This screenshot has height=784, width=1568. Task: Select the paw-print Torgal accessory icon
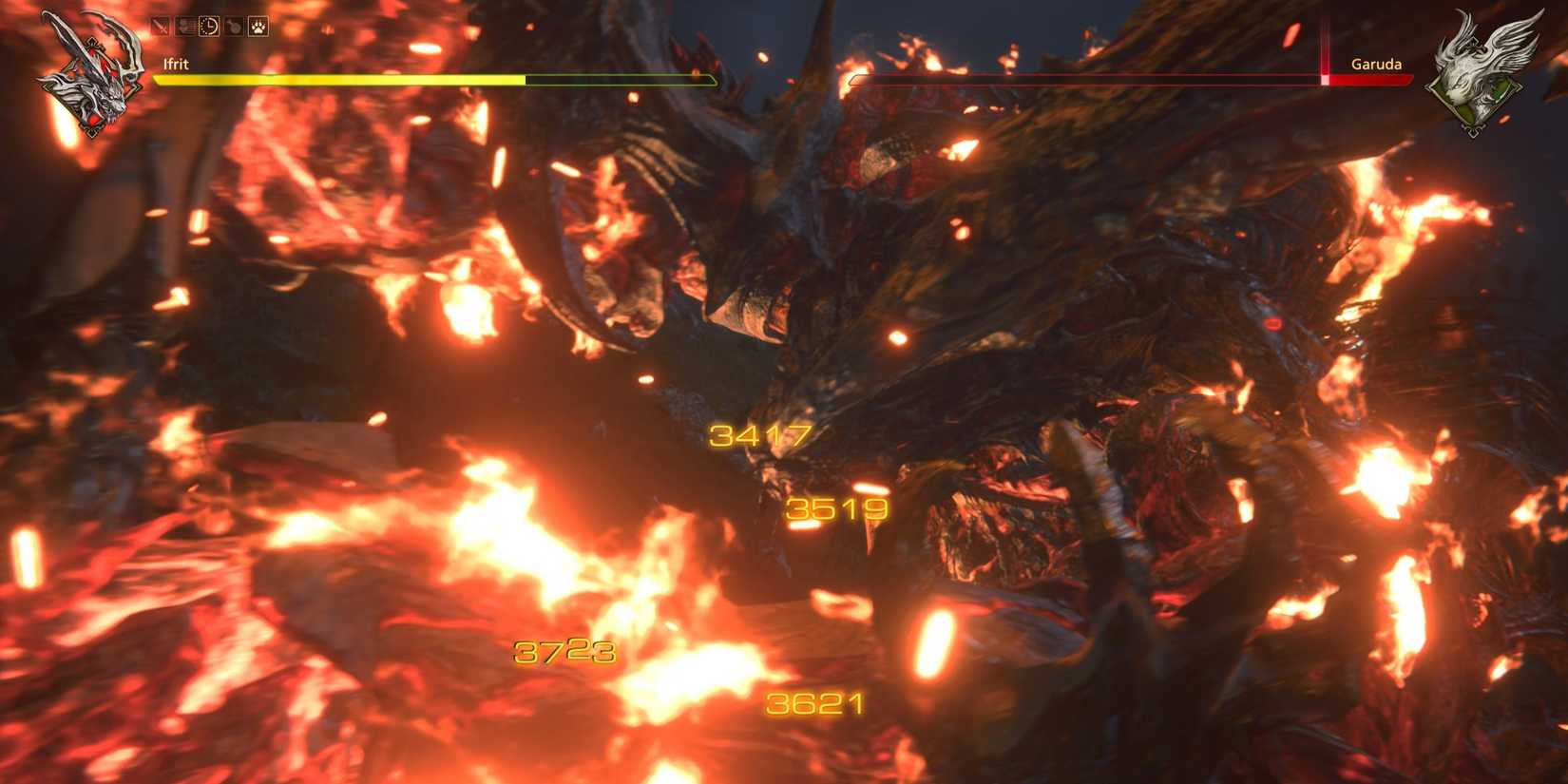coord(258,26)
